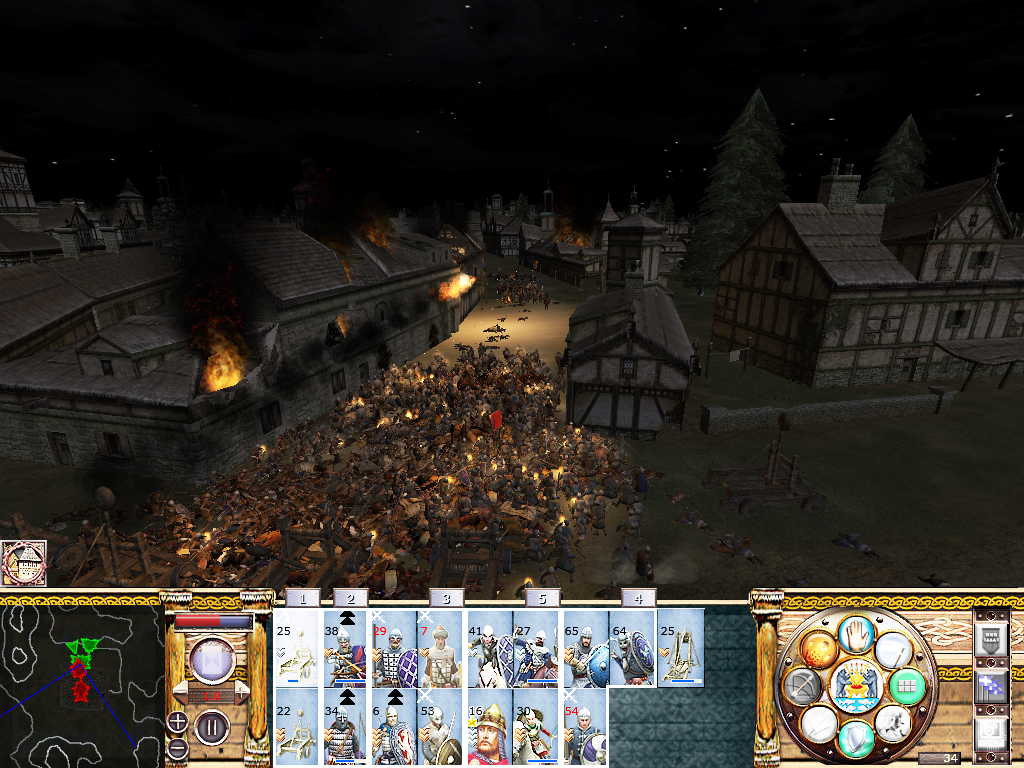Select the trebuchet unit card
Screen dimensions: 1024x768
click(680, 649)
